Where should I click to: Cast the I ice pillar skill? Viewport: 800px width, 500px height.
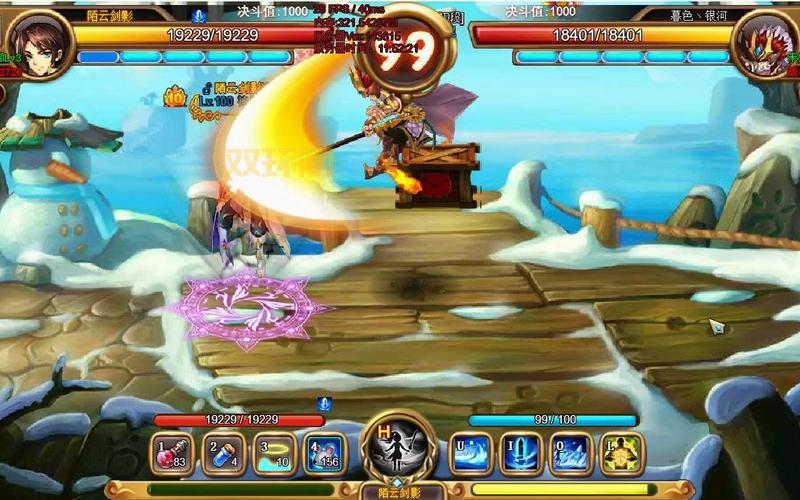pos(521,453)
